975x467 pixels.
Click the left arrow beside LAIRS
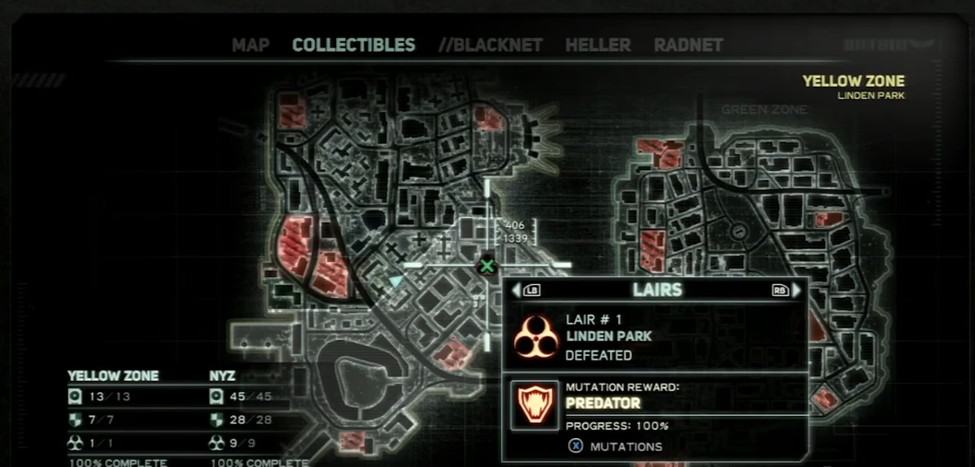pos(517,290)
